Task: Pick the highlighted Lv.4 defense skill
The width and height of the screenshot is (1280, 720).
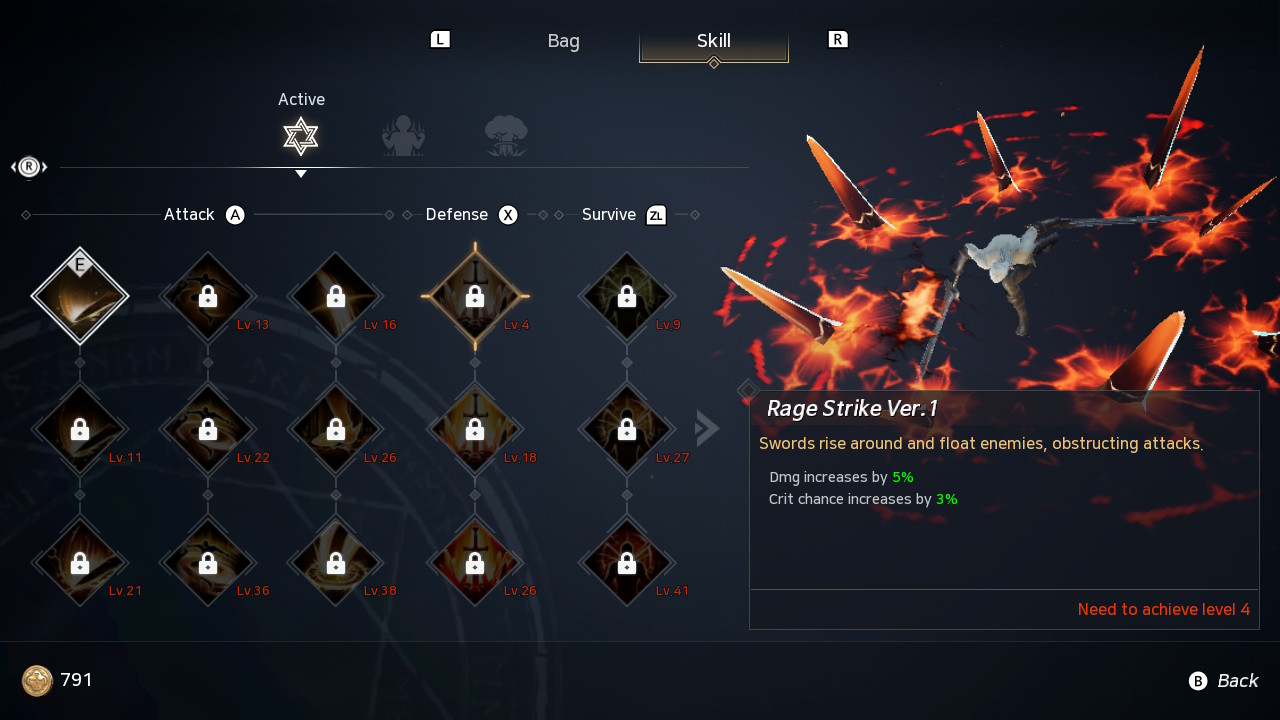Action: 475,296
